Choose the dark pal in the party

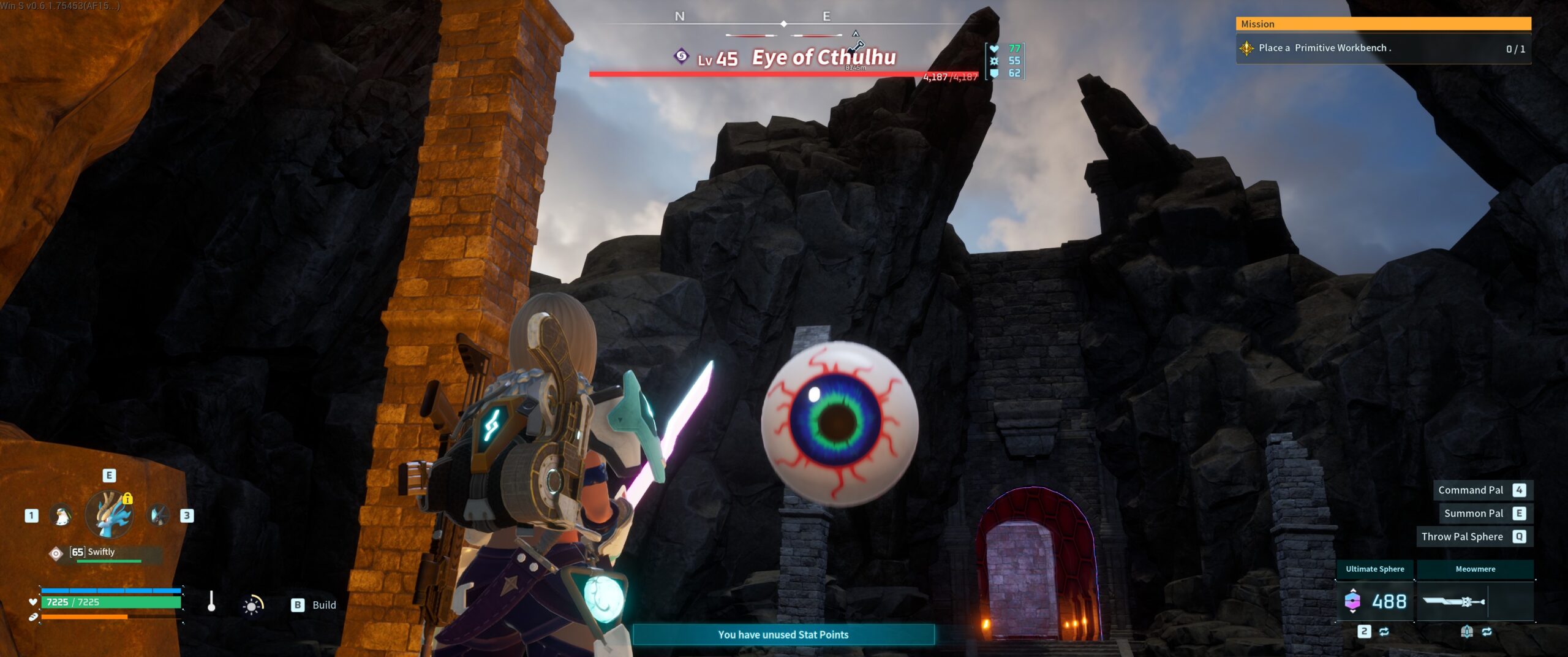click(x=159, y=515)
